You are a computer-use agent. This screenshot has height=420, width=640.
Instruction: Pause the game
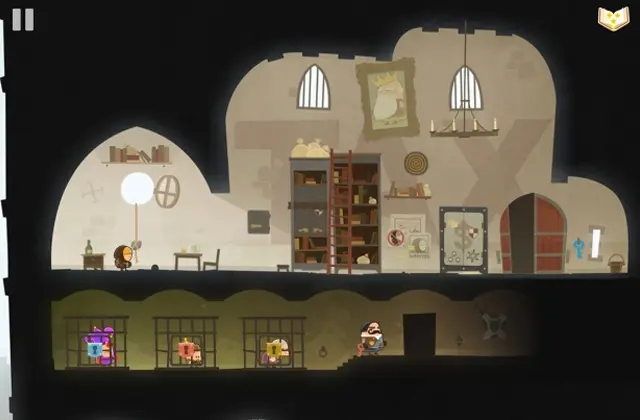click(23, 19)
